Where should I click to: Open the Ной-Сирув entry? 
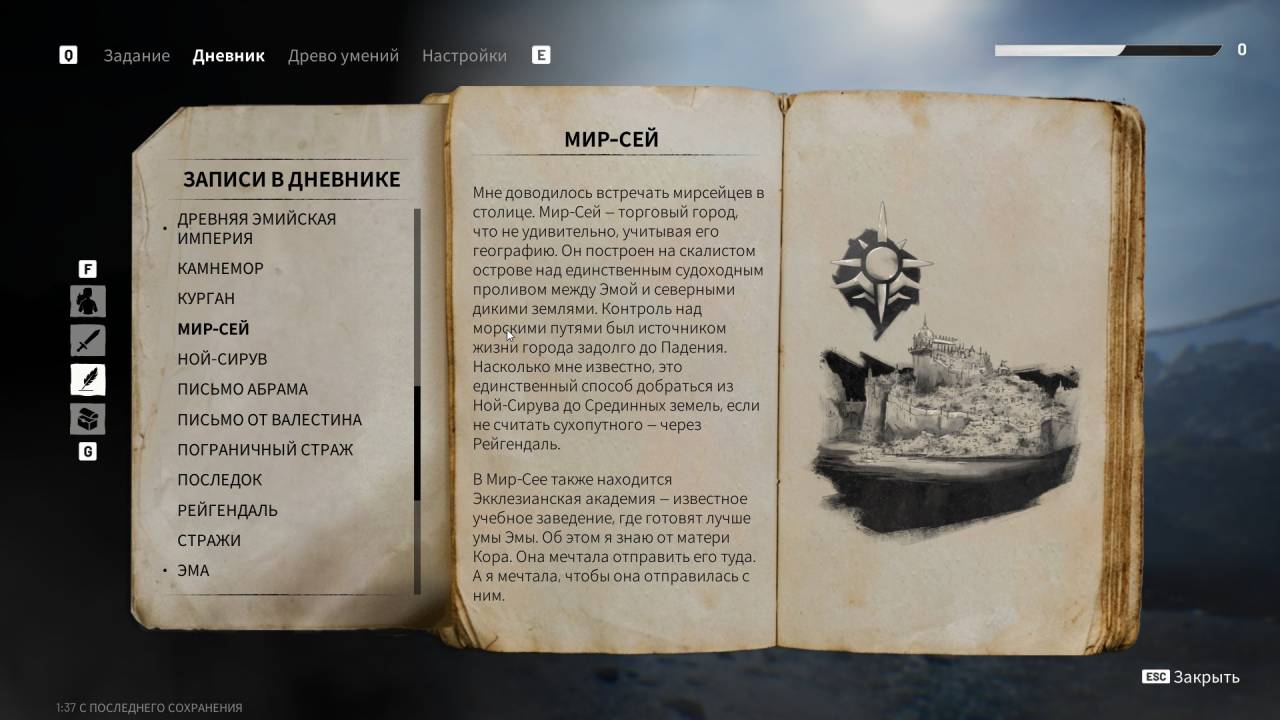[x=222, y=359]
